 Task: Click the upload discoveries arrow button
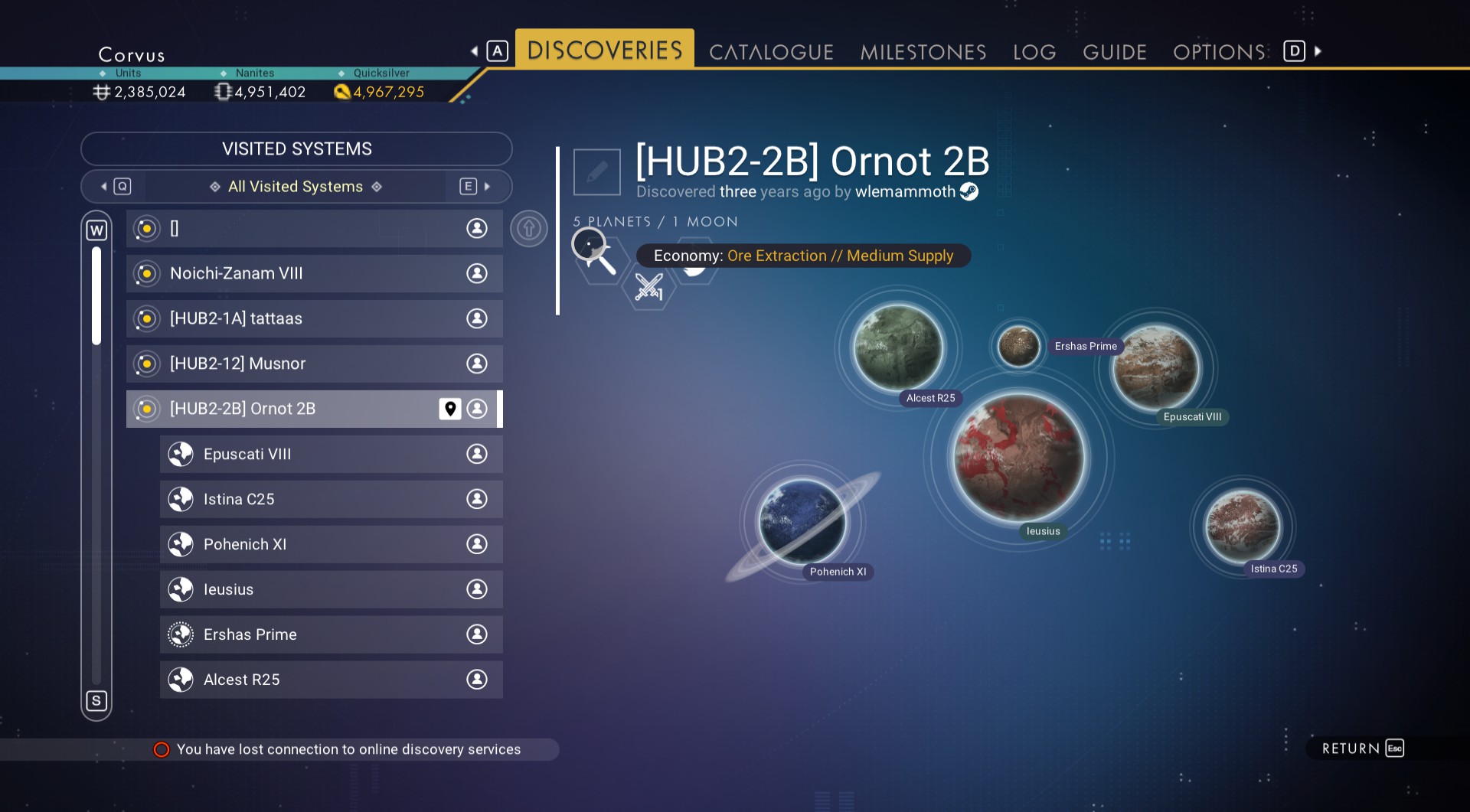529,228
